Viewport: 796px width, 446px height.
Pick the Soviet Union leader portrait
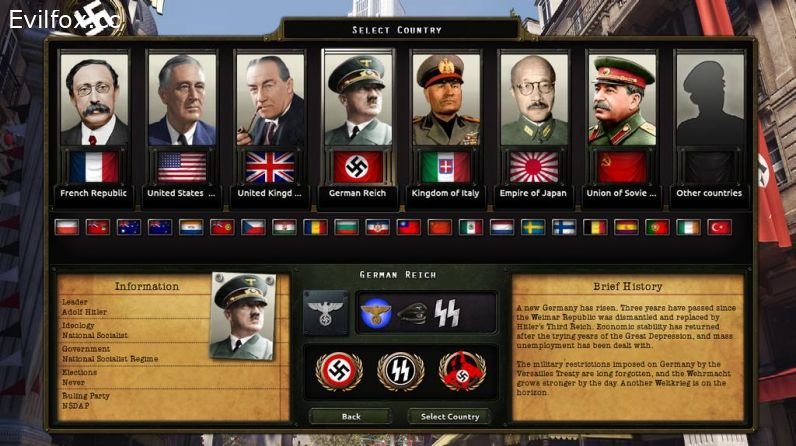pyautogui.click(x=622, y=100)
